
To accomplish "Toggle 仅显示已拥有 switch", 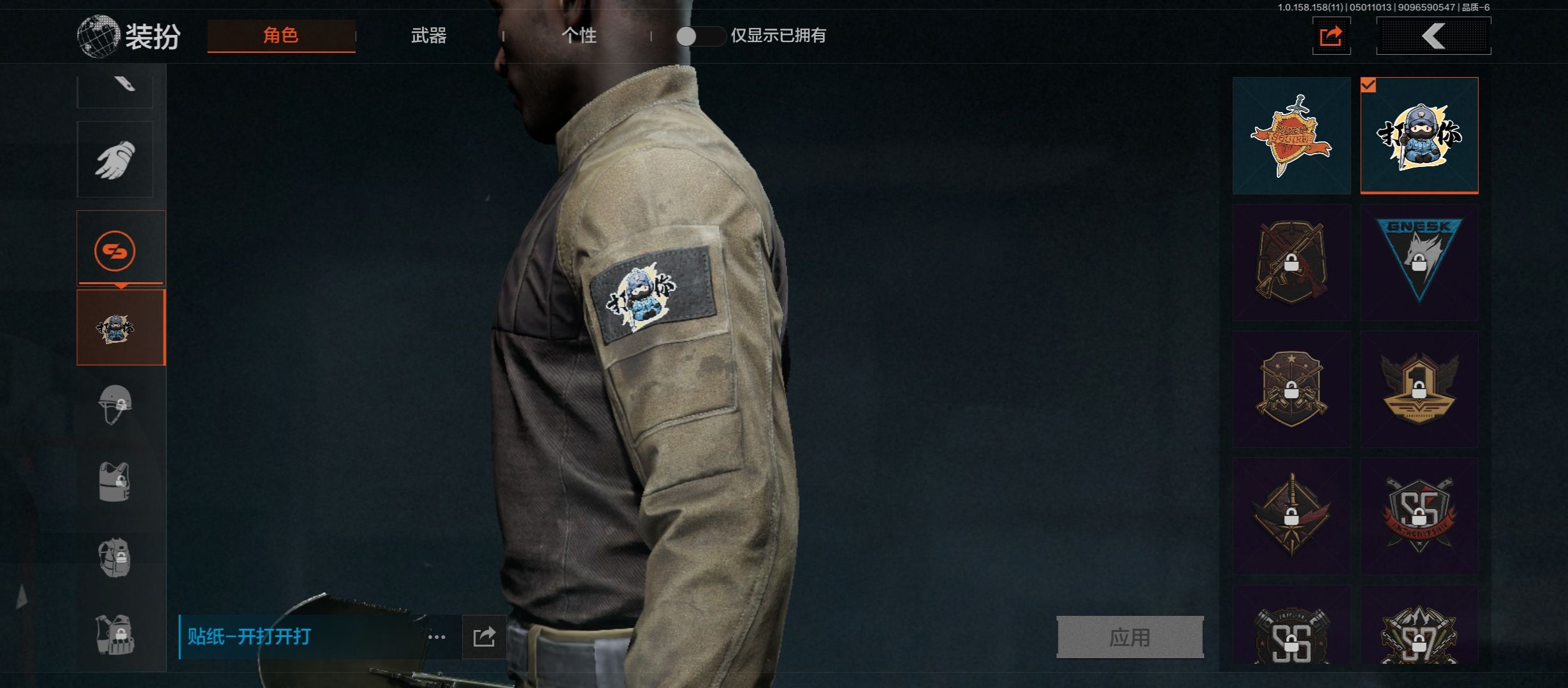I will click(699, 36).
